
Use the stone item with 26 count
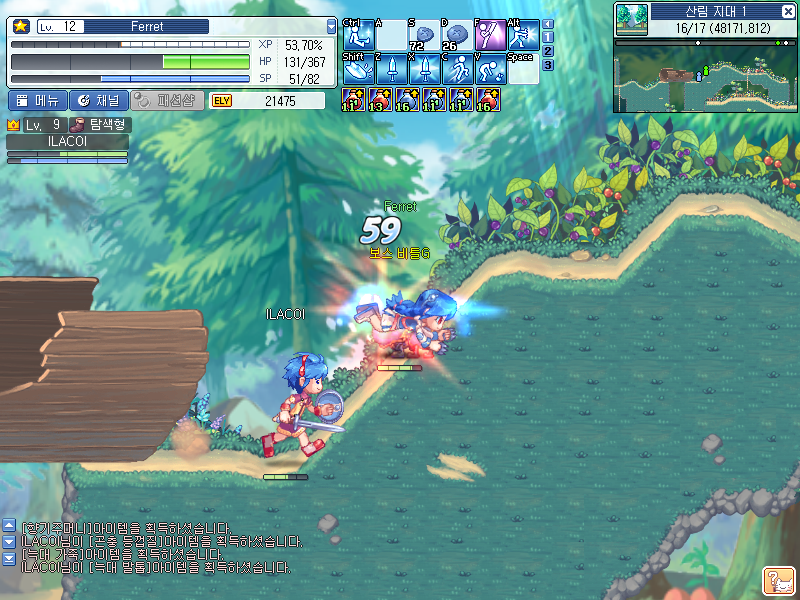(457, 35)
